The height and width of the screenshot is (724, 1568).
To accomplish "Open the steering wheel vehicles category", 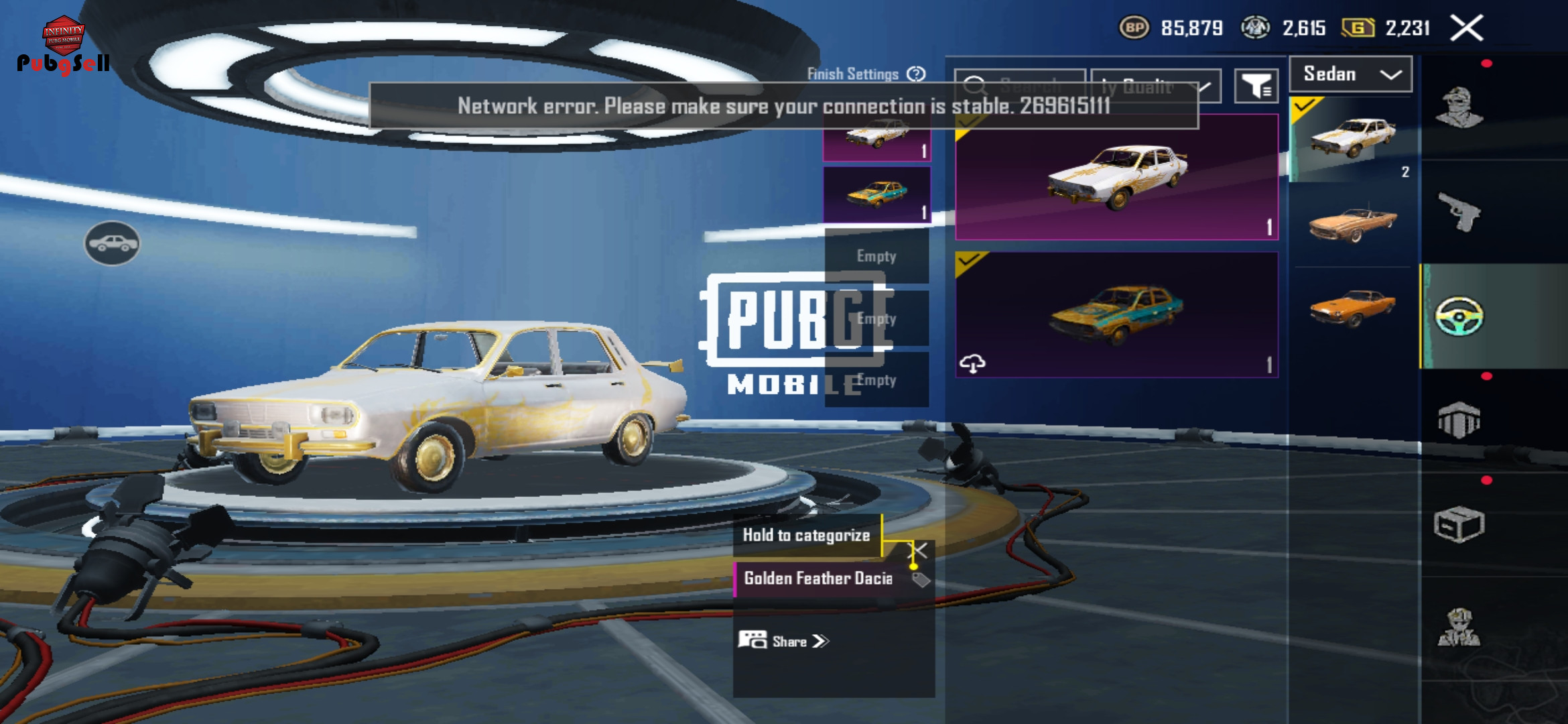I will point(1459,316).
